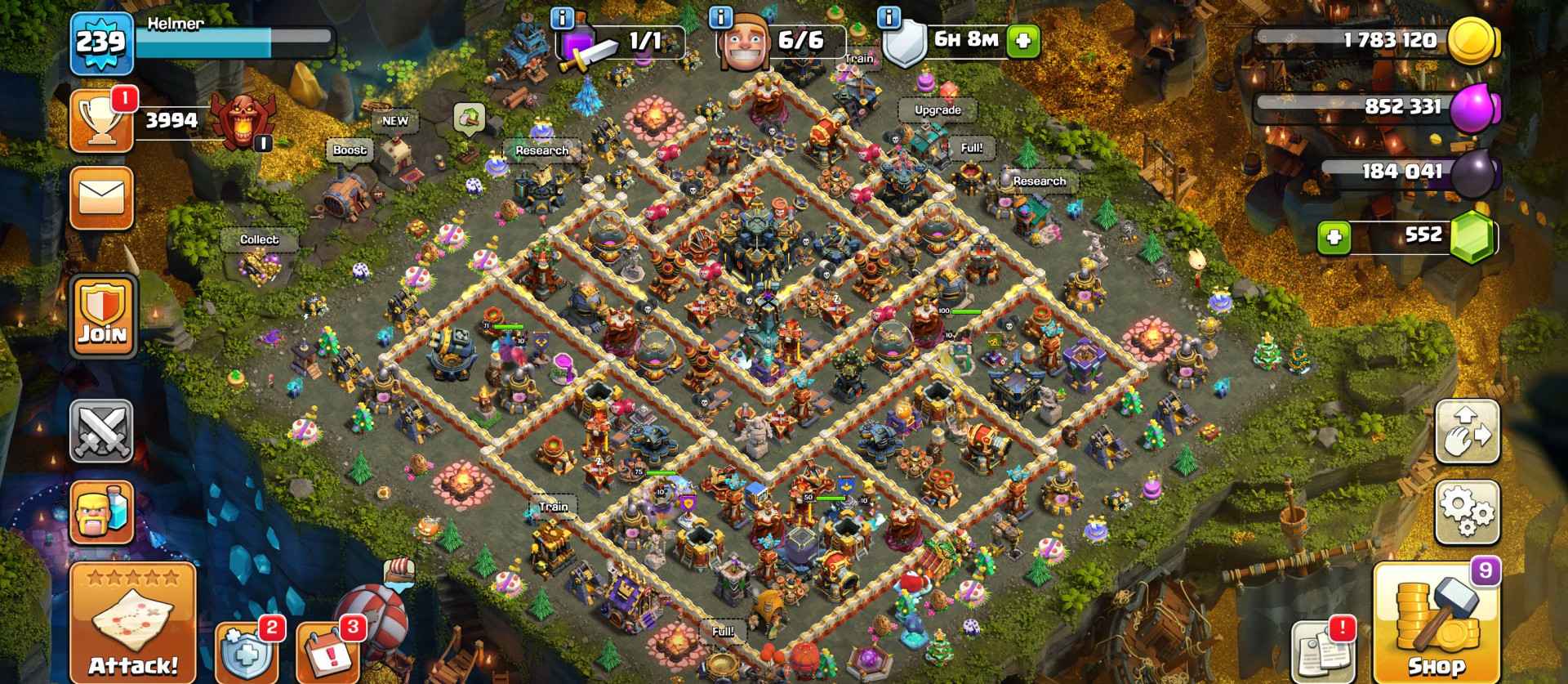
Task: Tap the Upgrade label on the building
Action: 937,109
